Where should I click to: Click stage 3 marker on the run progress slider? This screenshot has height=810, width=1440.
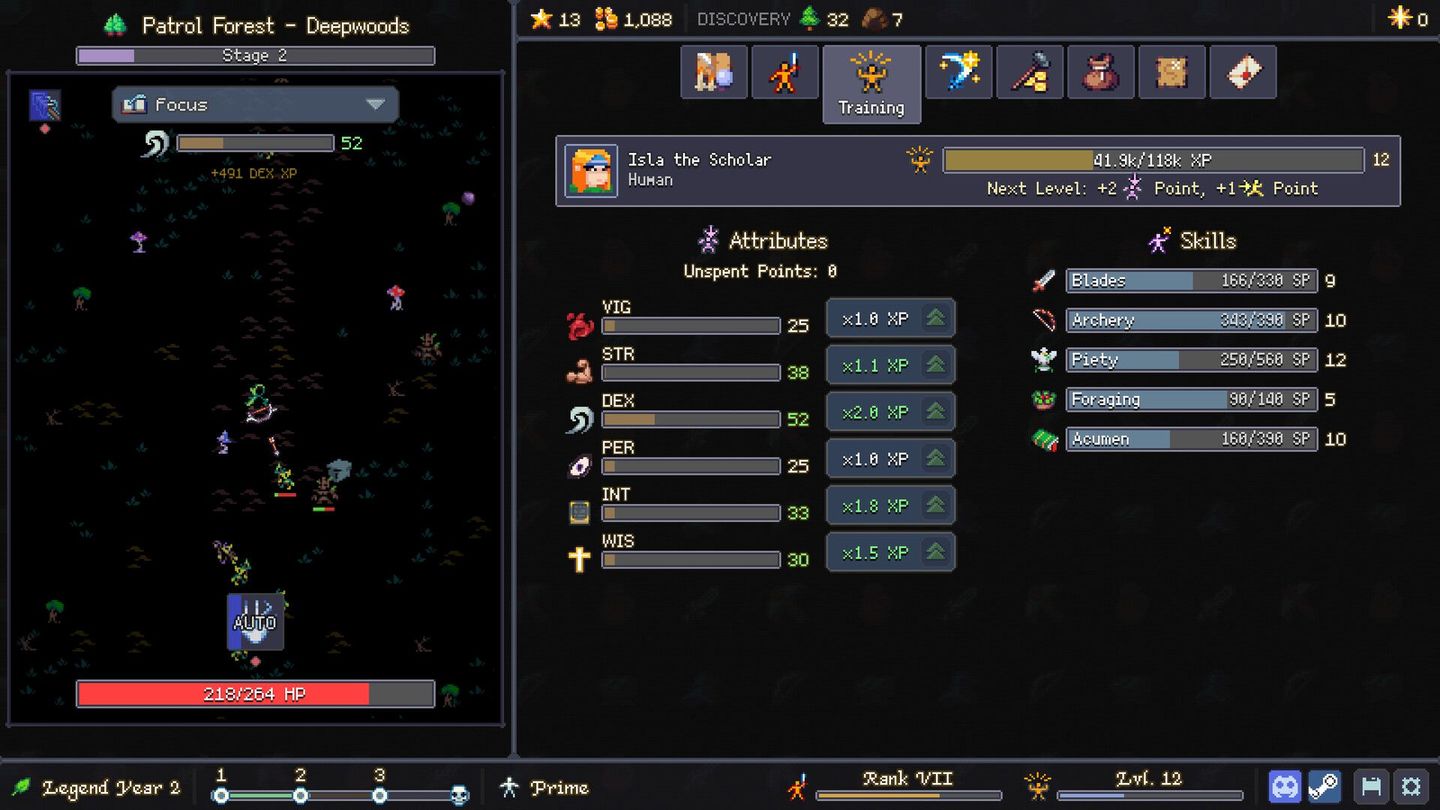coord(378,797)
